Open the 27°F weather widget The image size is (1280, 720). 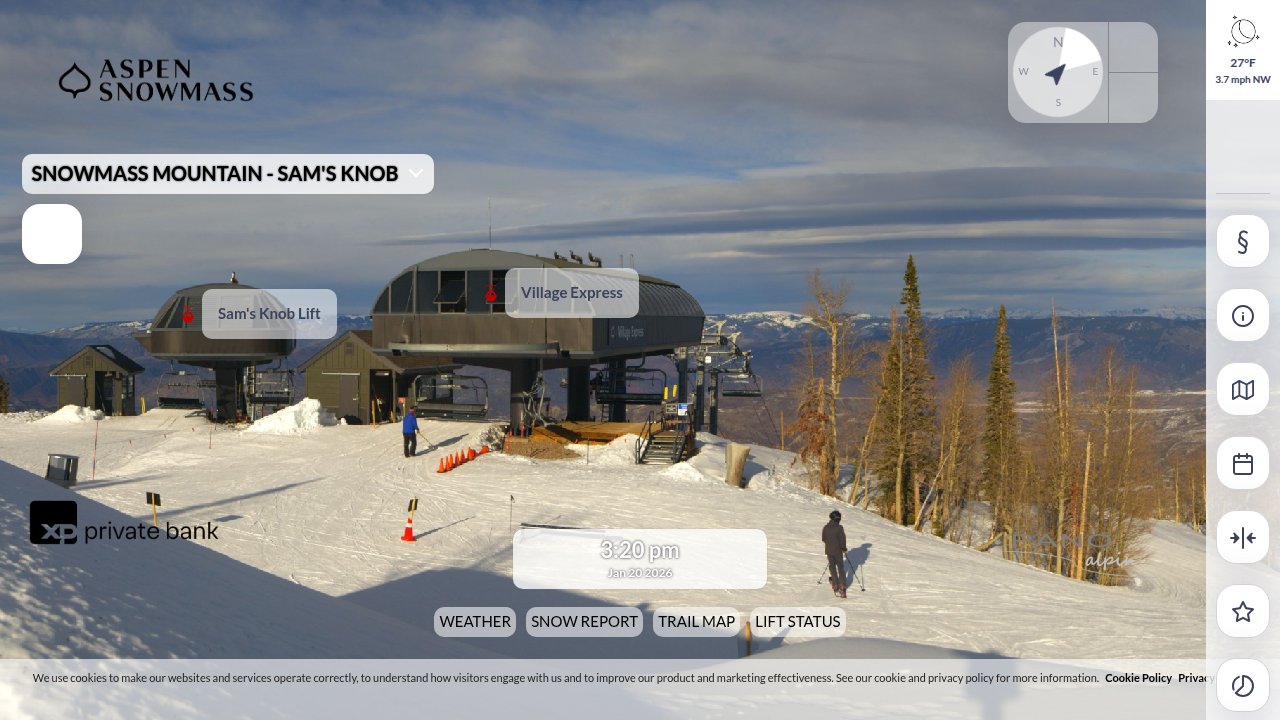[1243, 50]
